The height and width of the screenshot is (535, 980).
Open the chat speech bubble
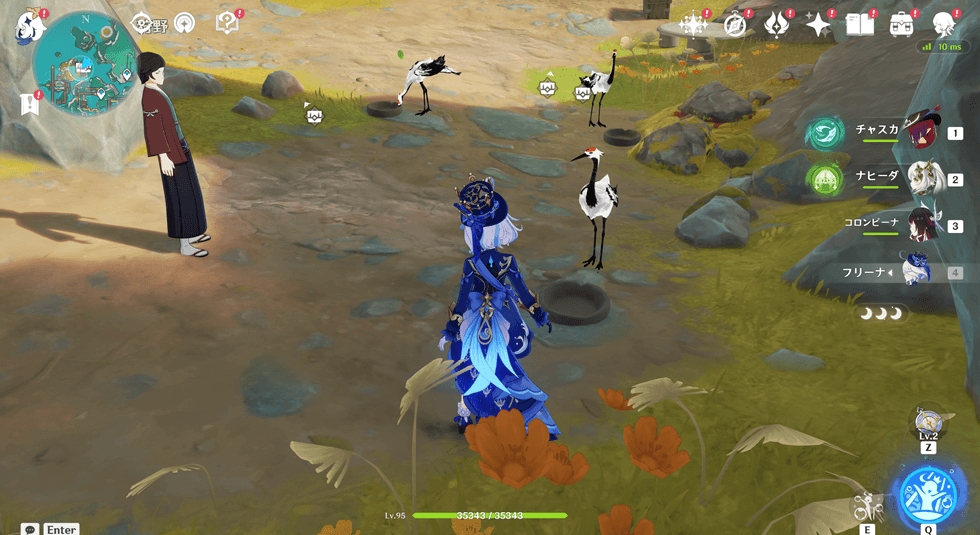point(30,529)
